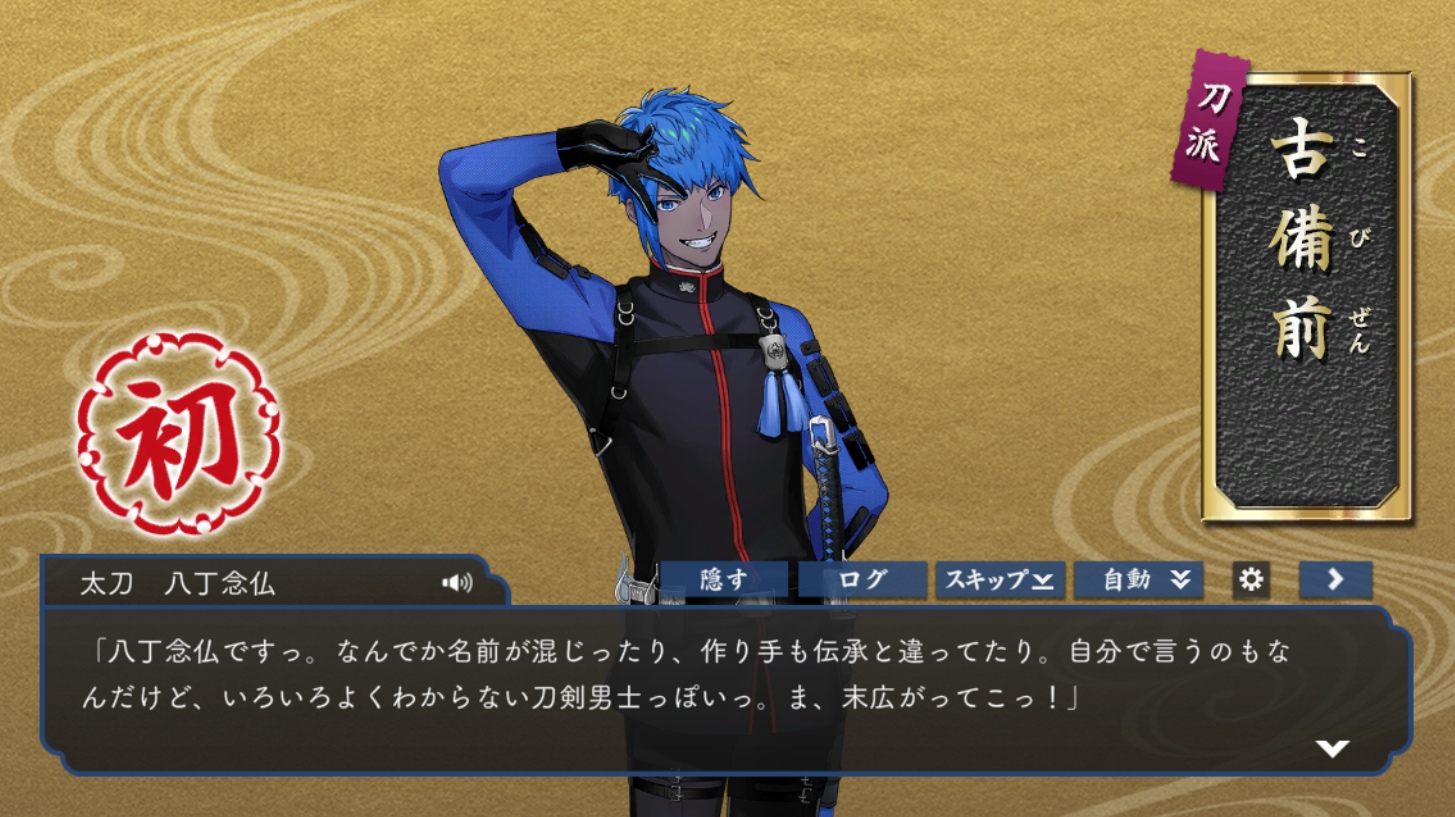
Task: Toggle 自動 auto-advance mode
Action: 1138,580
